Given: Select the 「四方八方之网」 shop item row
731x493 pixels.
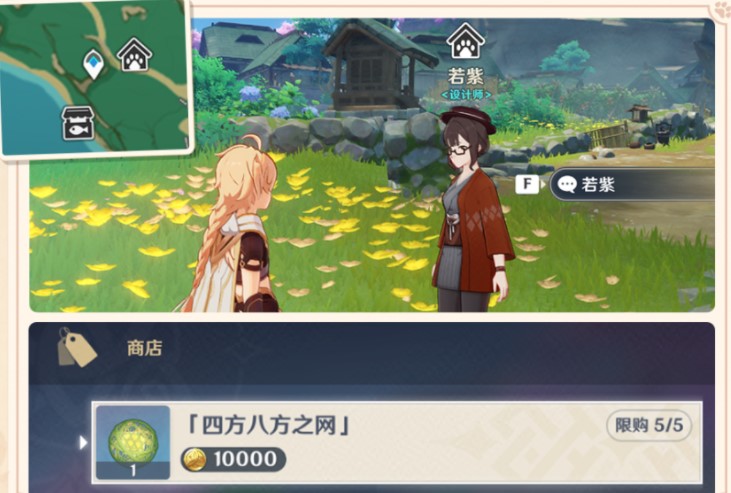Looking at the screenshot, I should coord(396,441).
